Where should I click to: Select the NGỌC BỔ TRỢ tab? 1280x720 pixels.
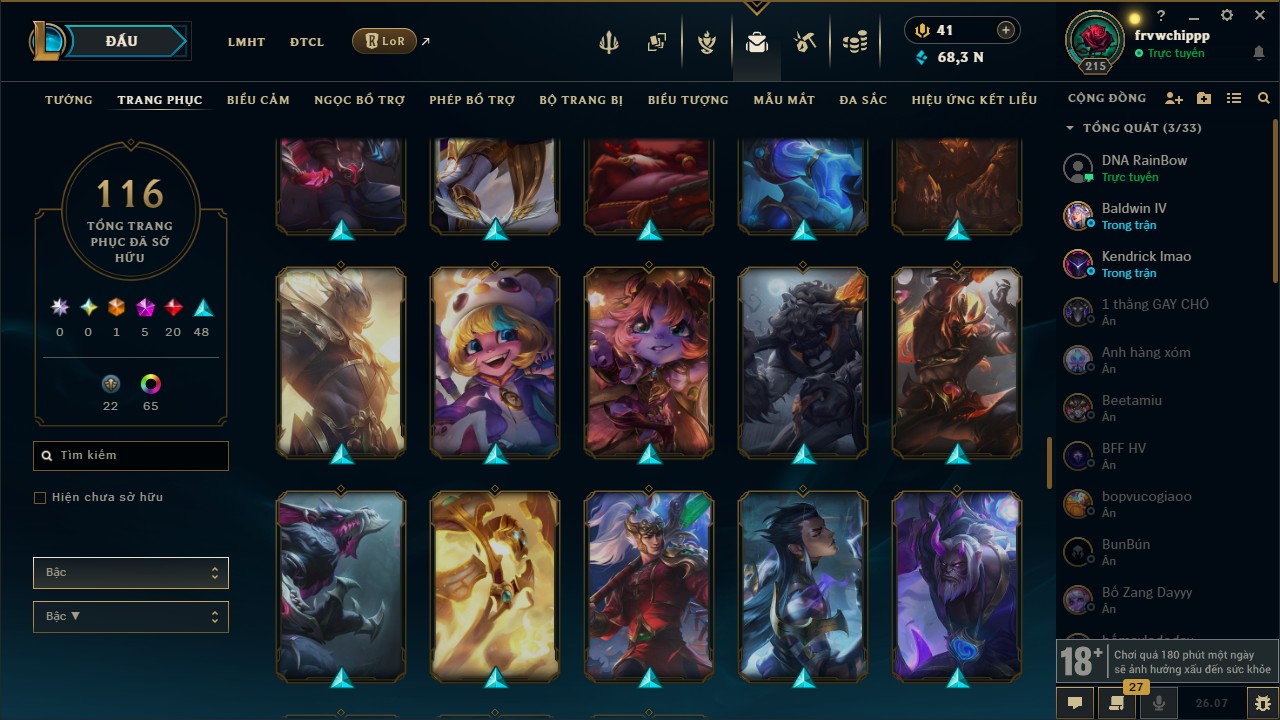(x=359, y=100)
